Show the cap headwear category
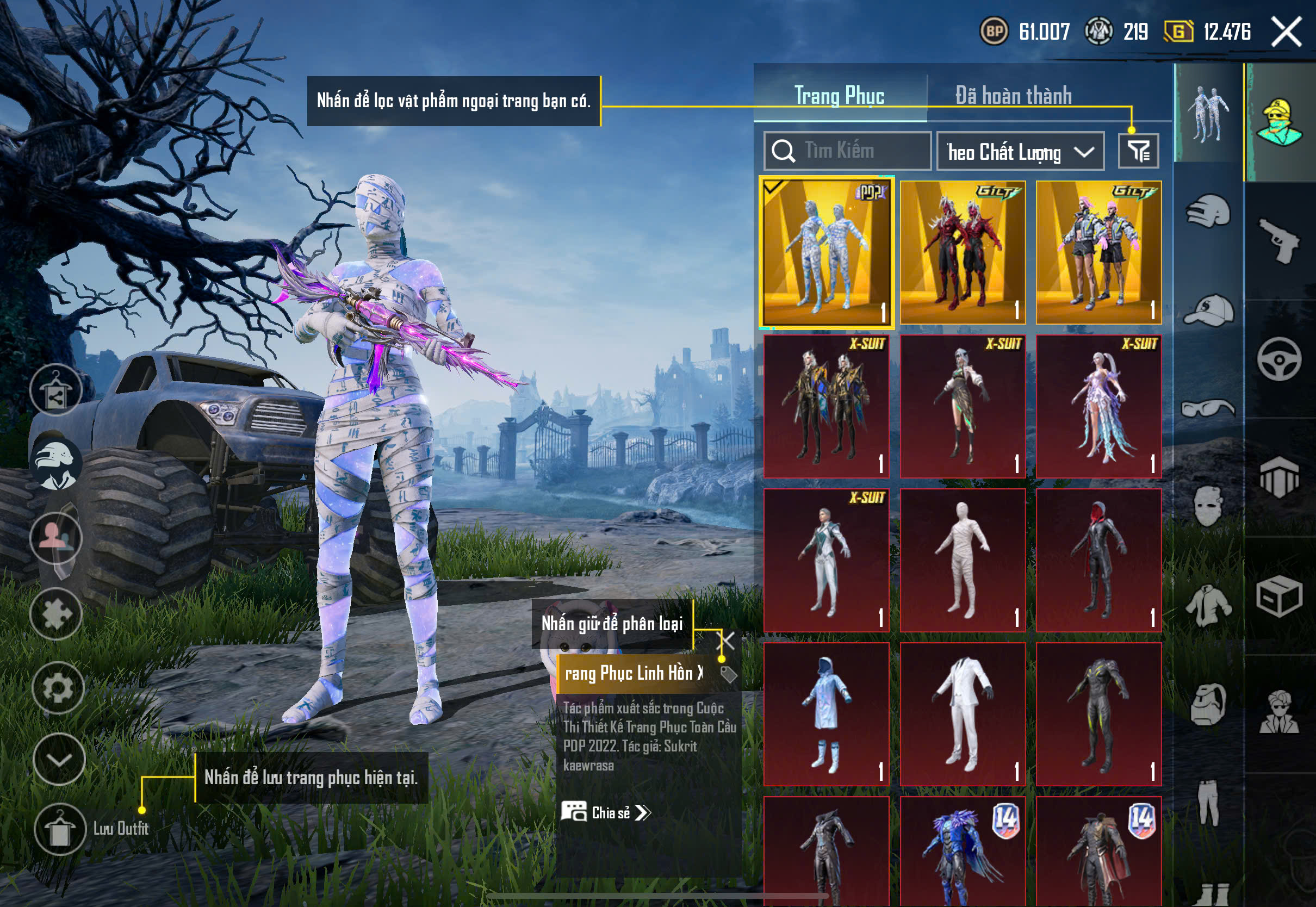Image resolution: width=1316 pixels, height=907 pixels. pos(1208,310)
